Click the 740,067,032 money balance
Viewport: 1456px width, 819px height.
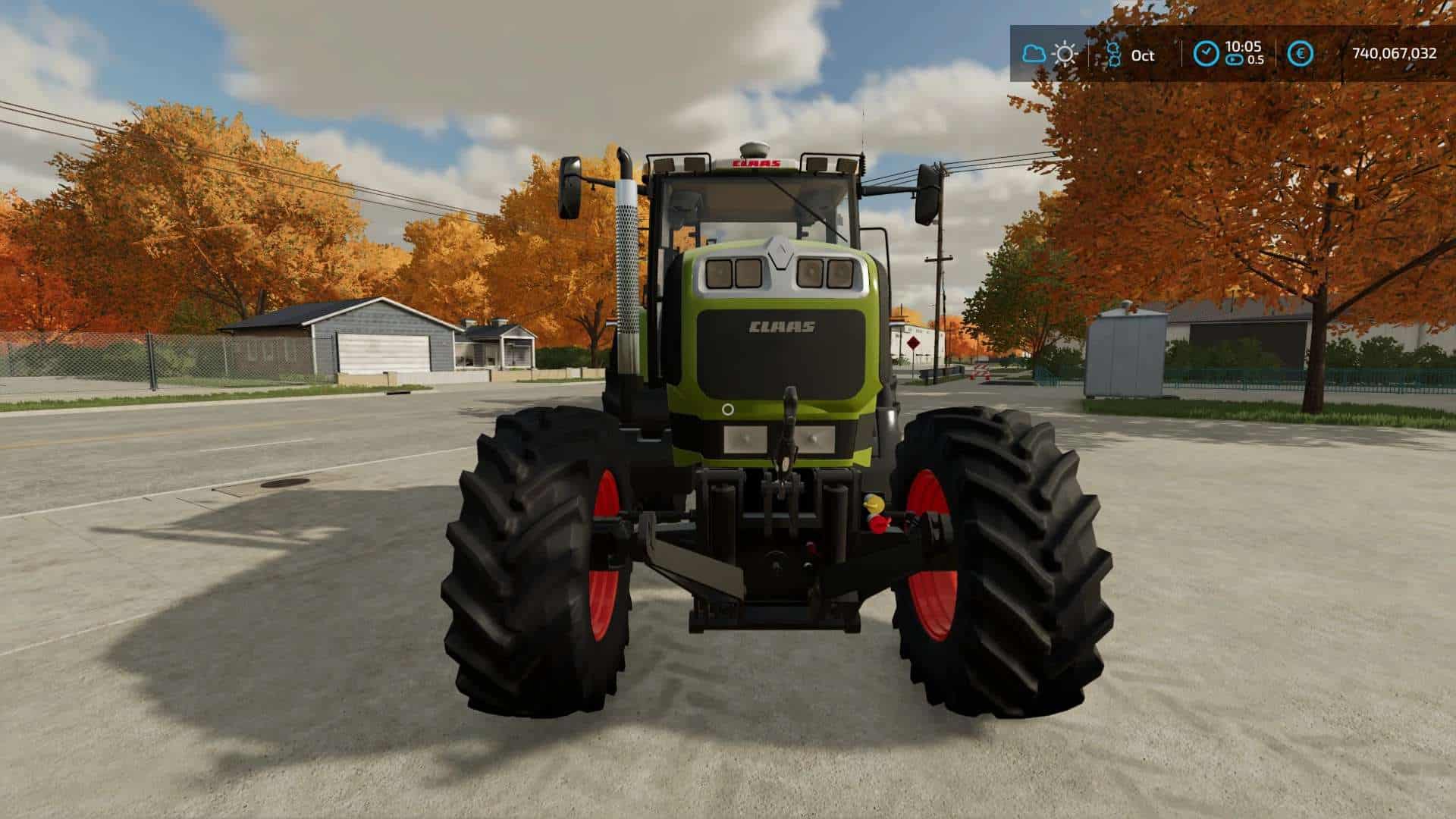1395,53
